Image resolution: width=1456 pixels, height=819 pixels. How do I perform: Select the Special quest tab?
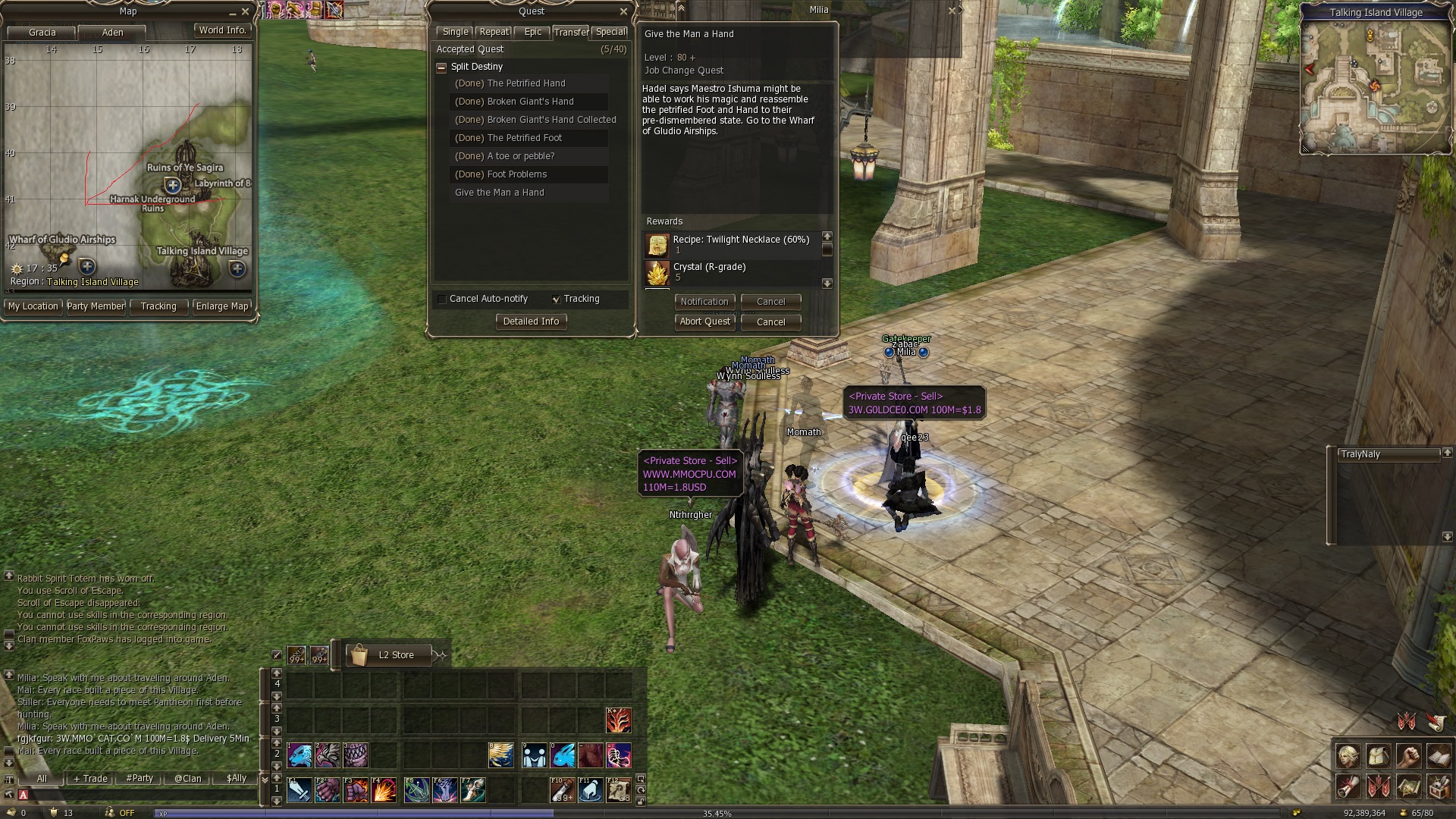coord(610,32)
